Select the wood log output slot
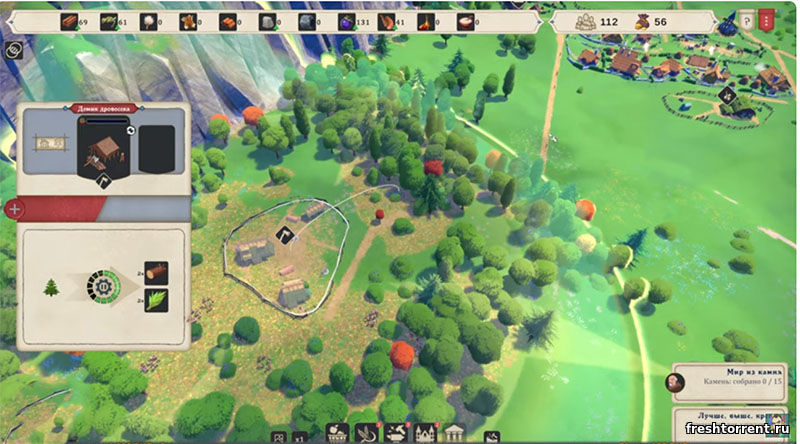Screen dimensions: 800x444 tap(156, 273)
